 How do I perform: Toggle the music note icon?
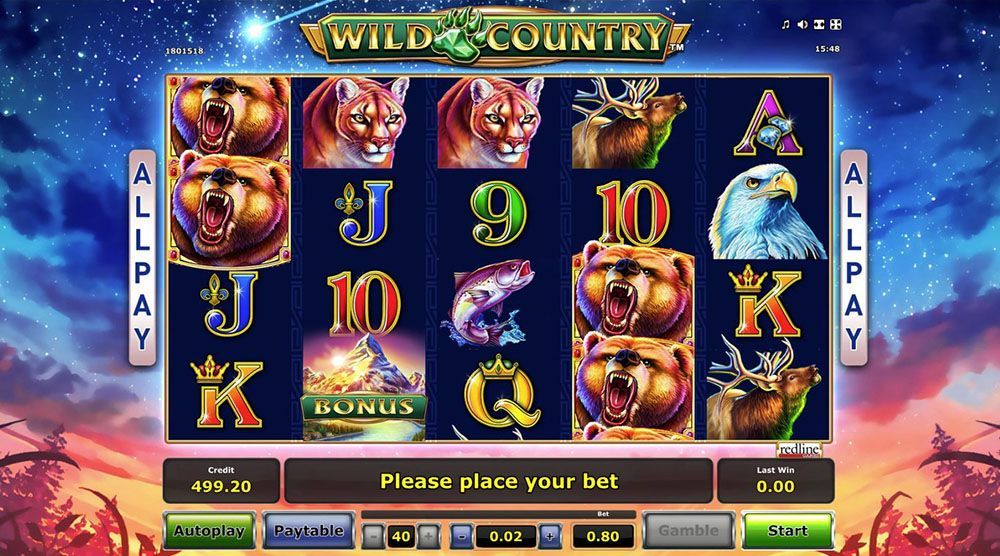pyautogui.click(x=786, y=25)
